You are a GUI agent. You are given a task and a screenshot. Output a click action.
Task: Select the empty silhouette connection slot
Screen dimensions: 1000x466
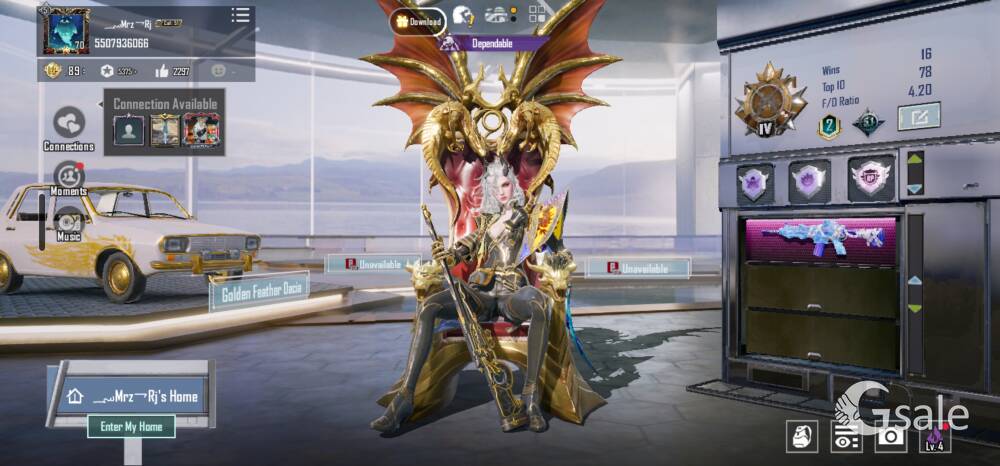point(128,130)
